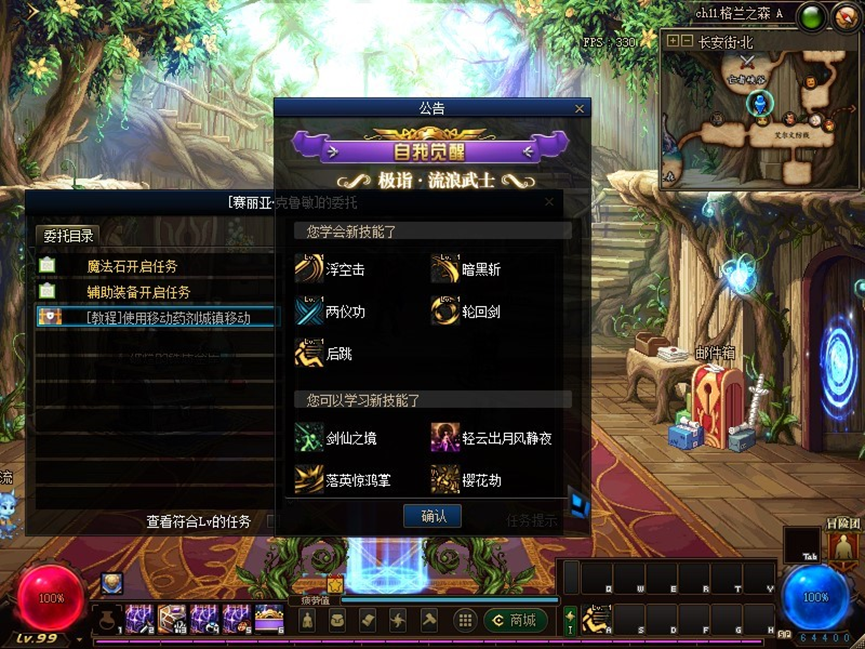Select the 樱花劫 learnable skill
This screenshot has height=649, width=865.
pyautogui.click(x=445, y=479)
